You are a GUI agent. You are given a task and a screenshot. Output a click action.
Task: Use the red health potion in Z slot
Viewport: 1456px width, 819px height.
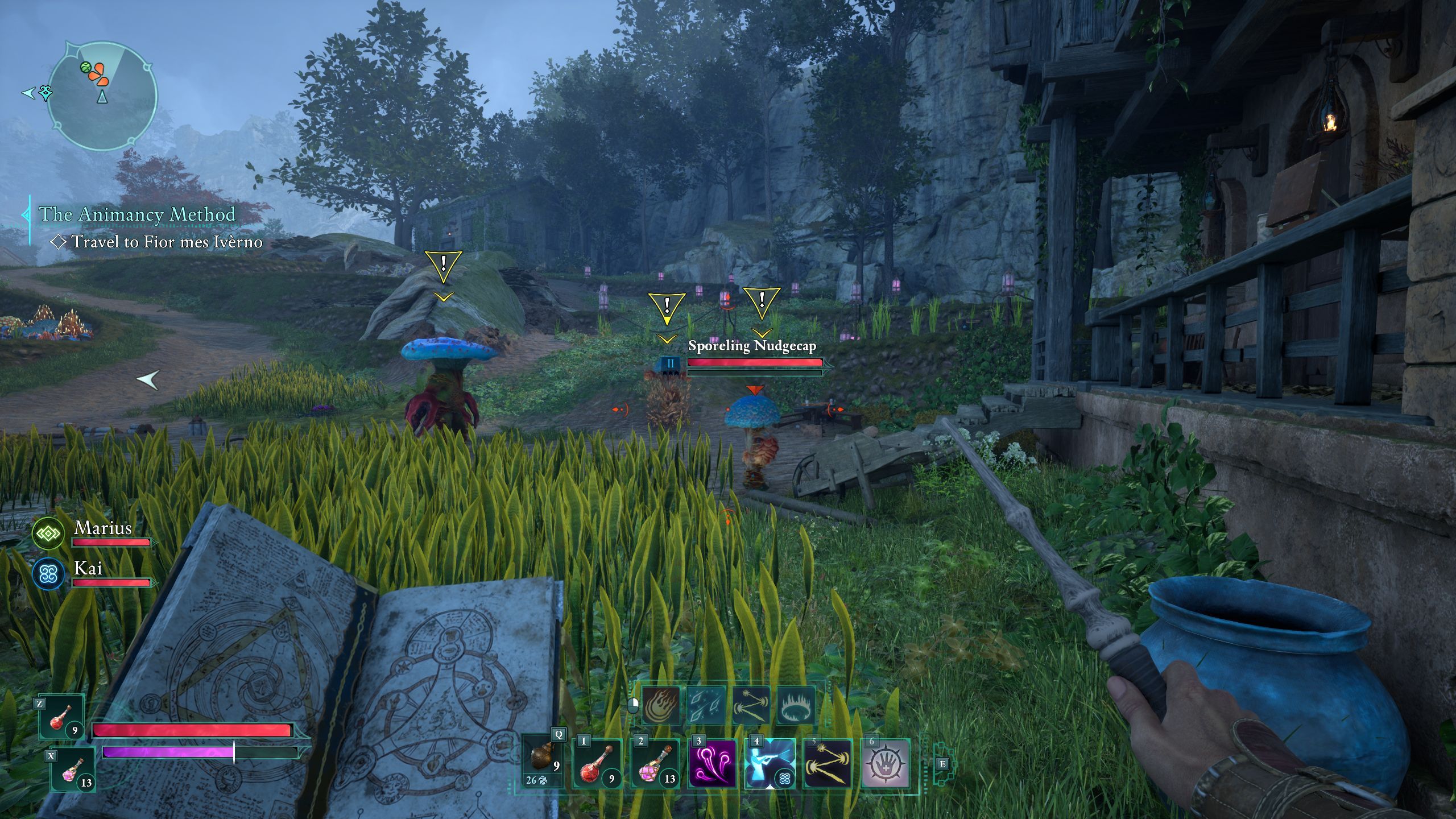coord(61,717)
